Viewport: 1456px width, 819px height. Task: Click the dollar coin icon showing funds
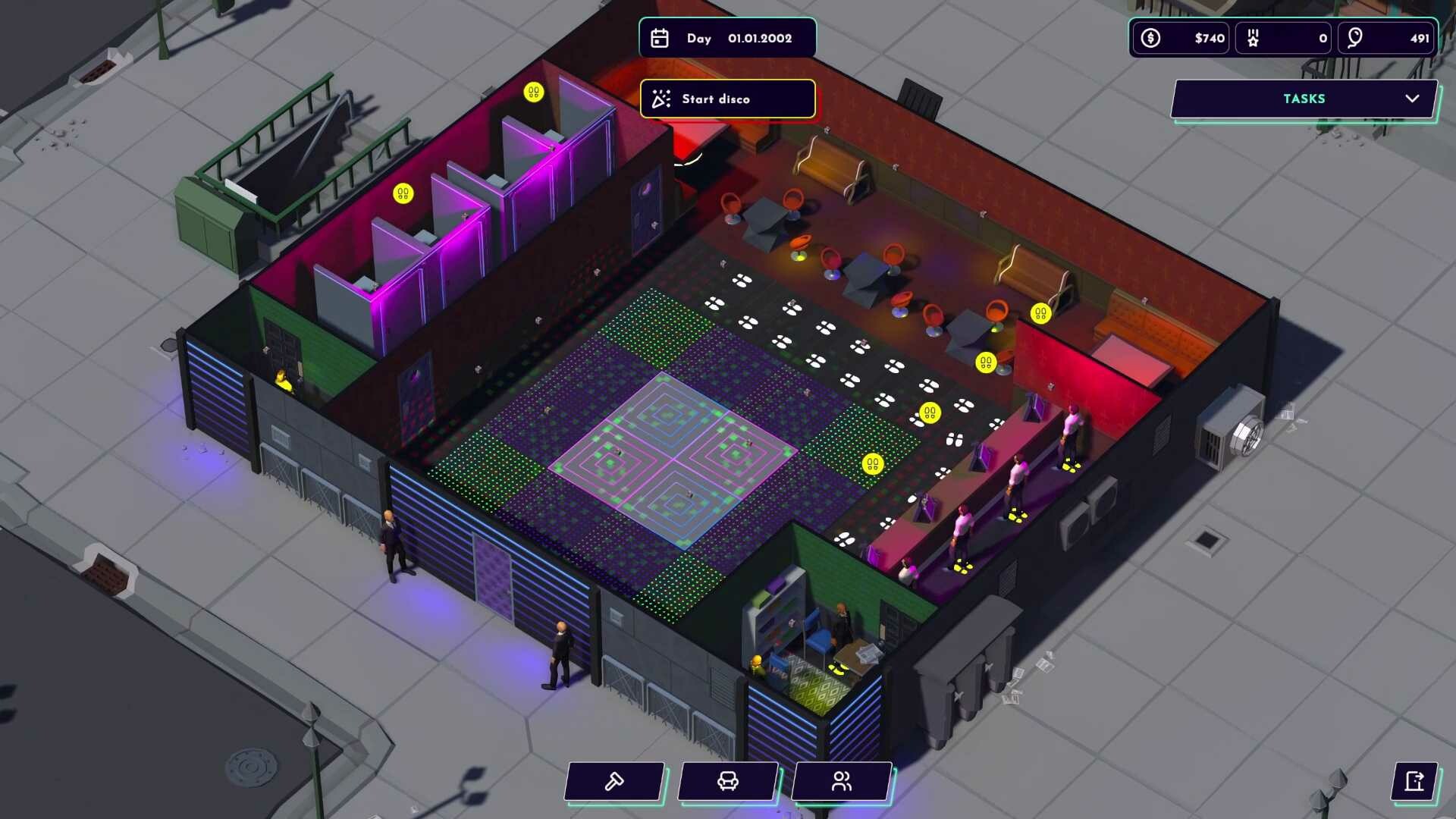[x=1150, y=37]
